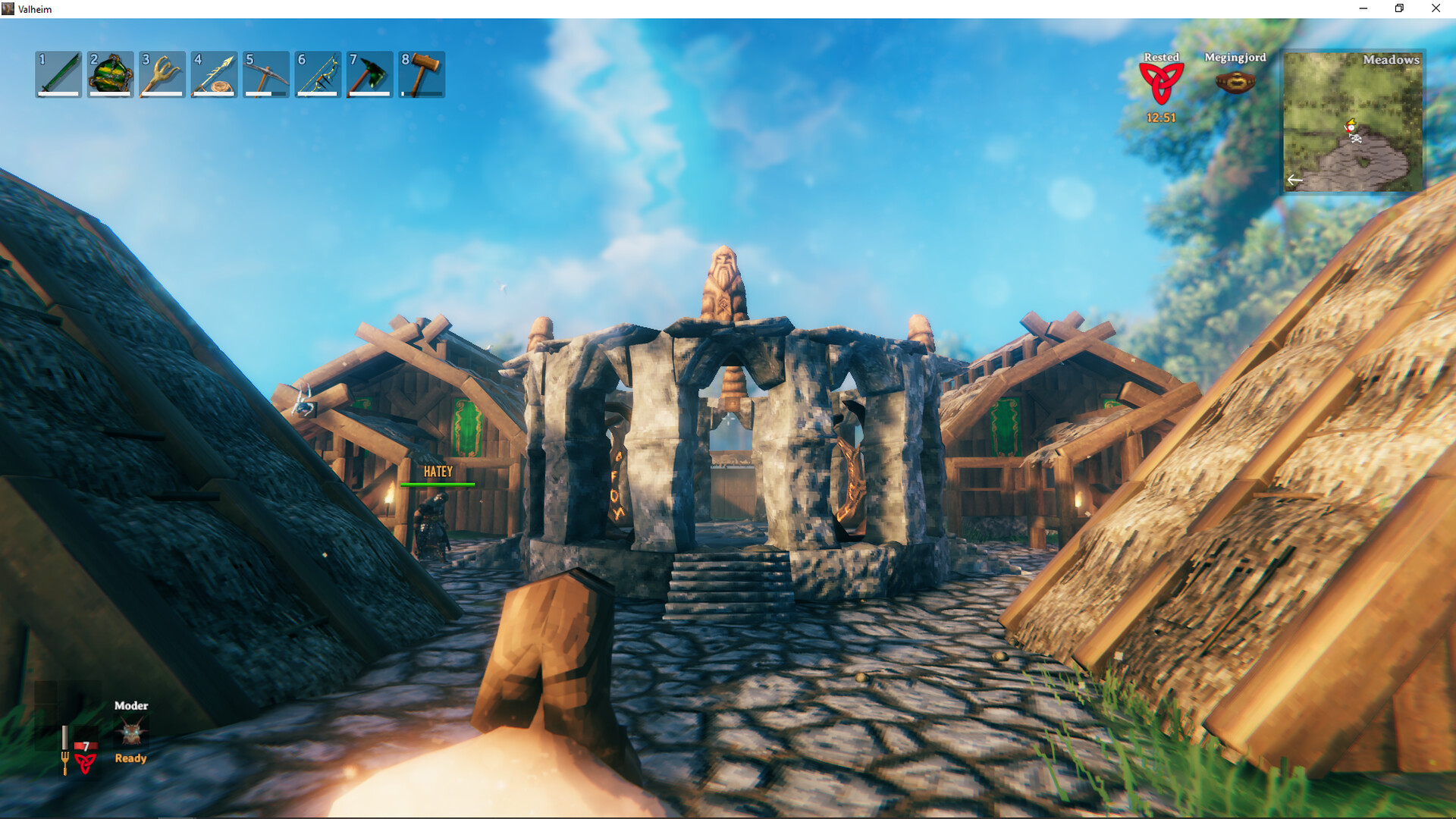Click the player marker inside the minimap

coord(1351,127)
